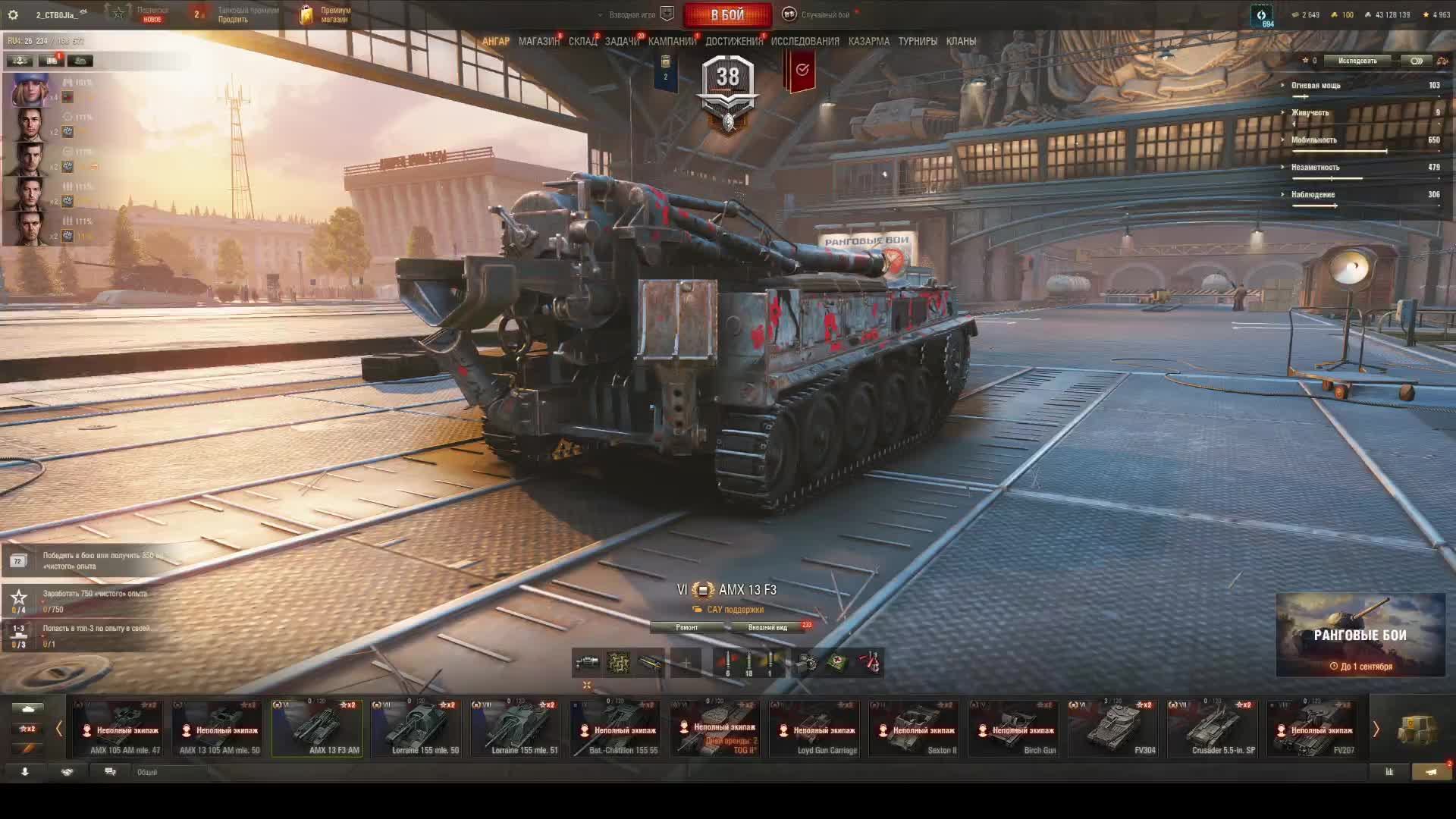The width and height of the screenshot is (1456, 819).
Task: Open the КАЗАРМА tab
Action: 868,41
